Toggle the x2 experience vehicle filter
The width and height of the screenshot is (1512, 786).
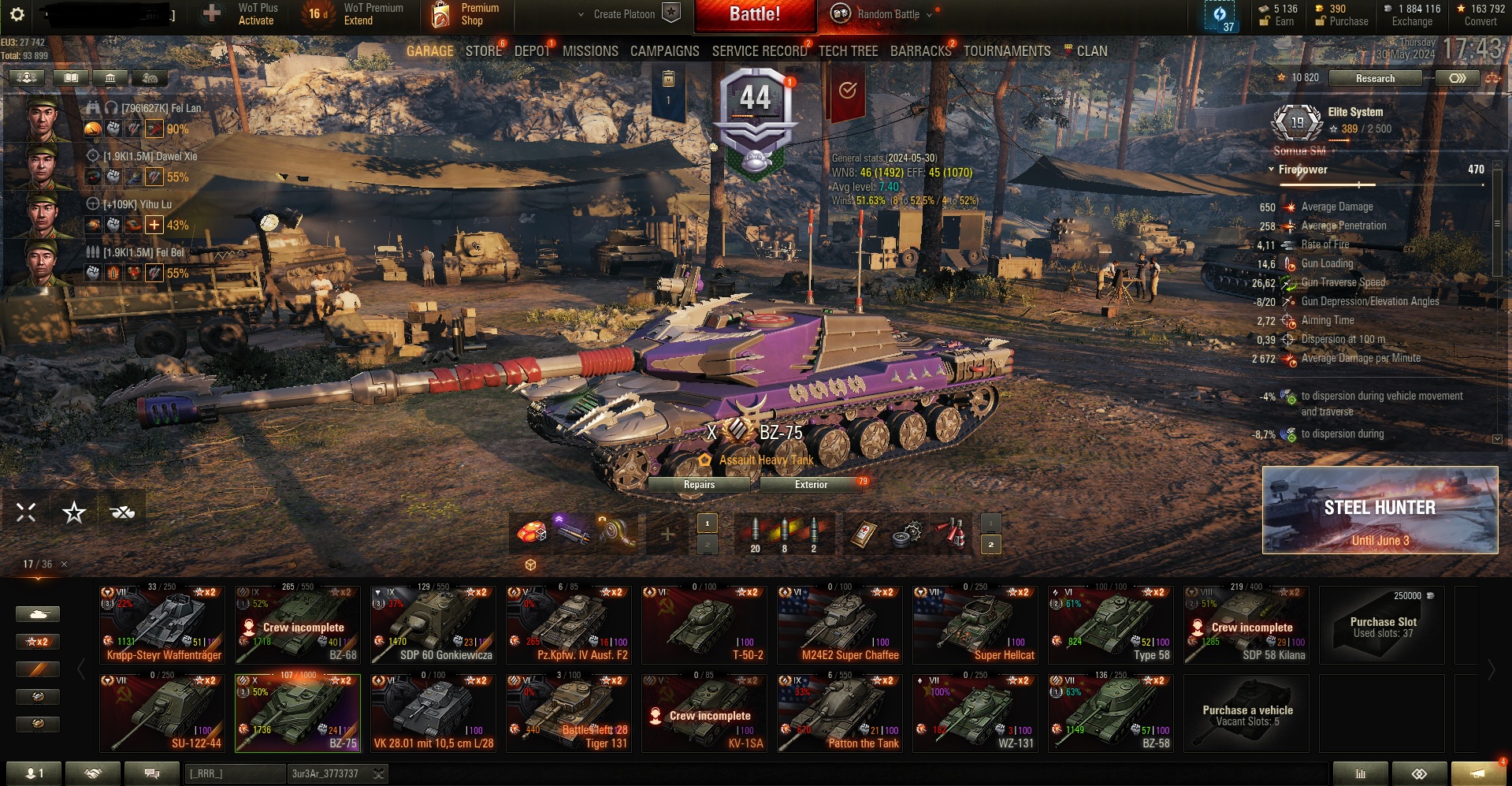tap(37, 641)
